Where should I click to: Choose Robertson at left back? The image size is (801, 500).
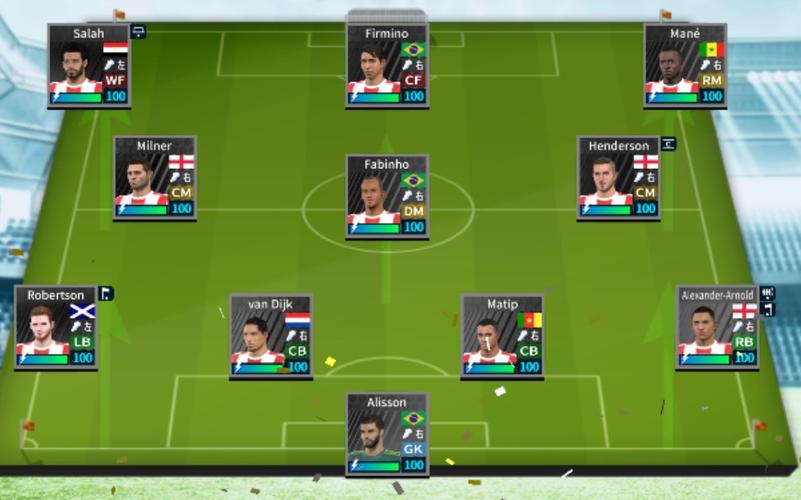pyautogui.click(x=55, y=328)
